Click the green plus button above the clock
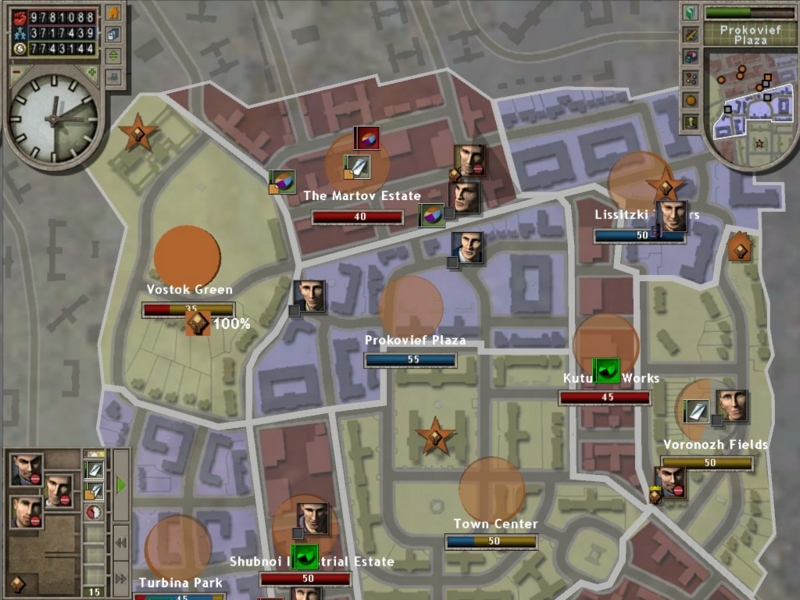Screen dimensions: 800x600 pyautogui.click(x=91, y=72)
